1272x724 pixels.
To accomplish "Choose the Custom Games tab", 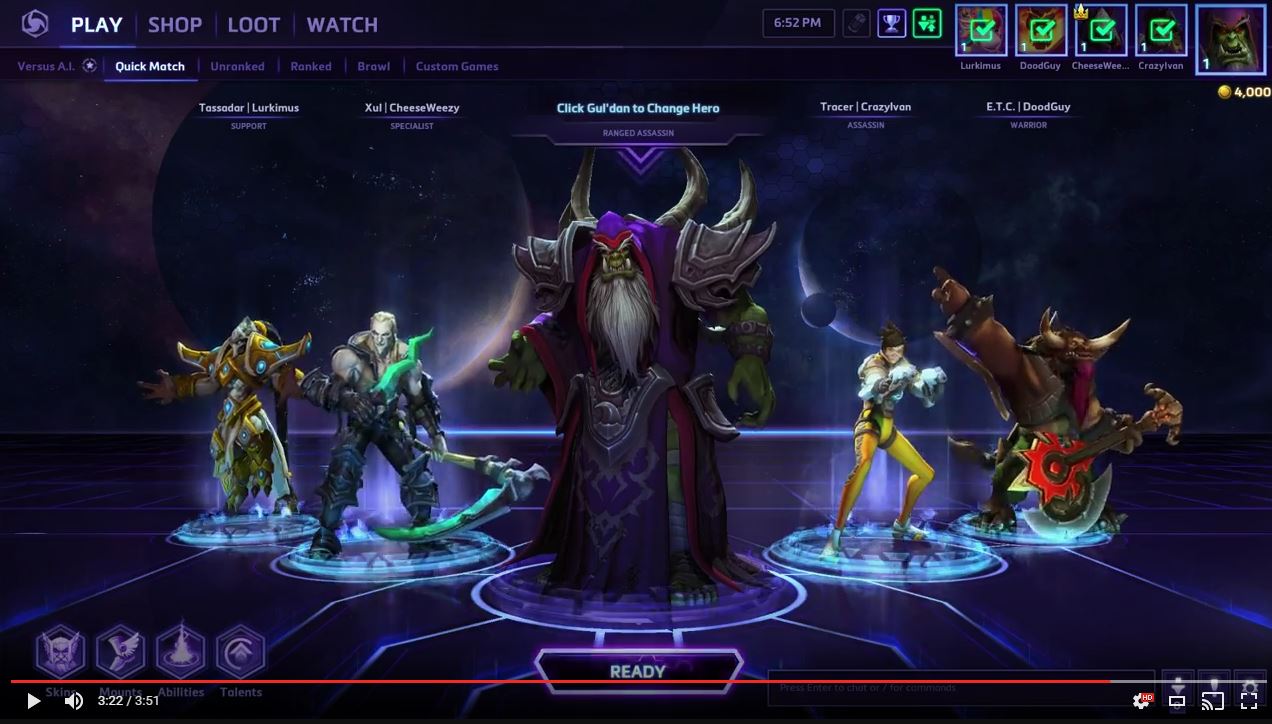I will click(457, 66).
